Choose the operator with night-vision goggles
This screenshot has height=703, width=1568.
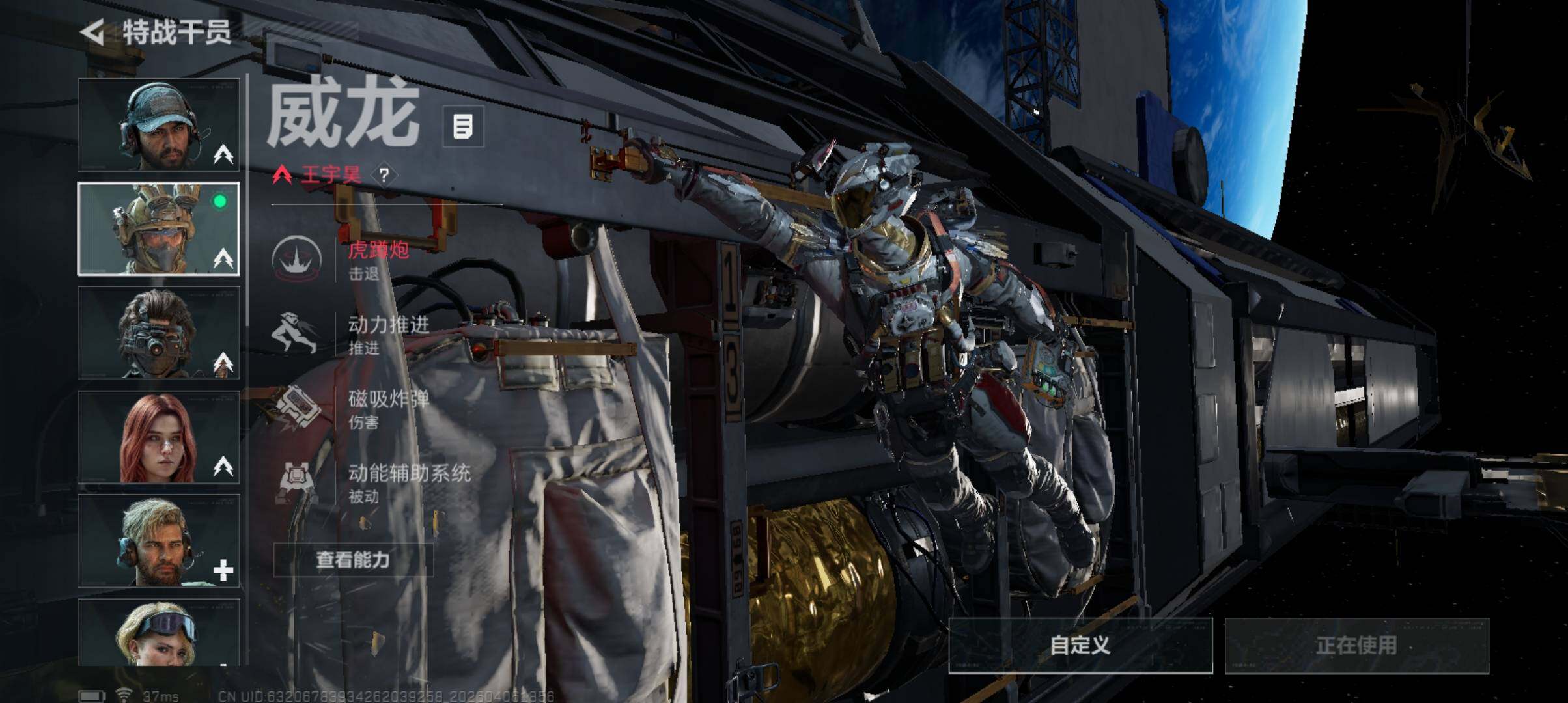(159, 333)
